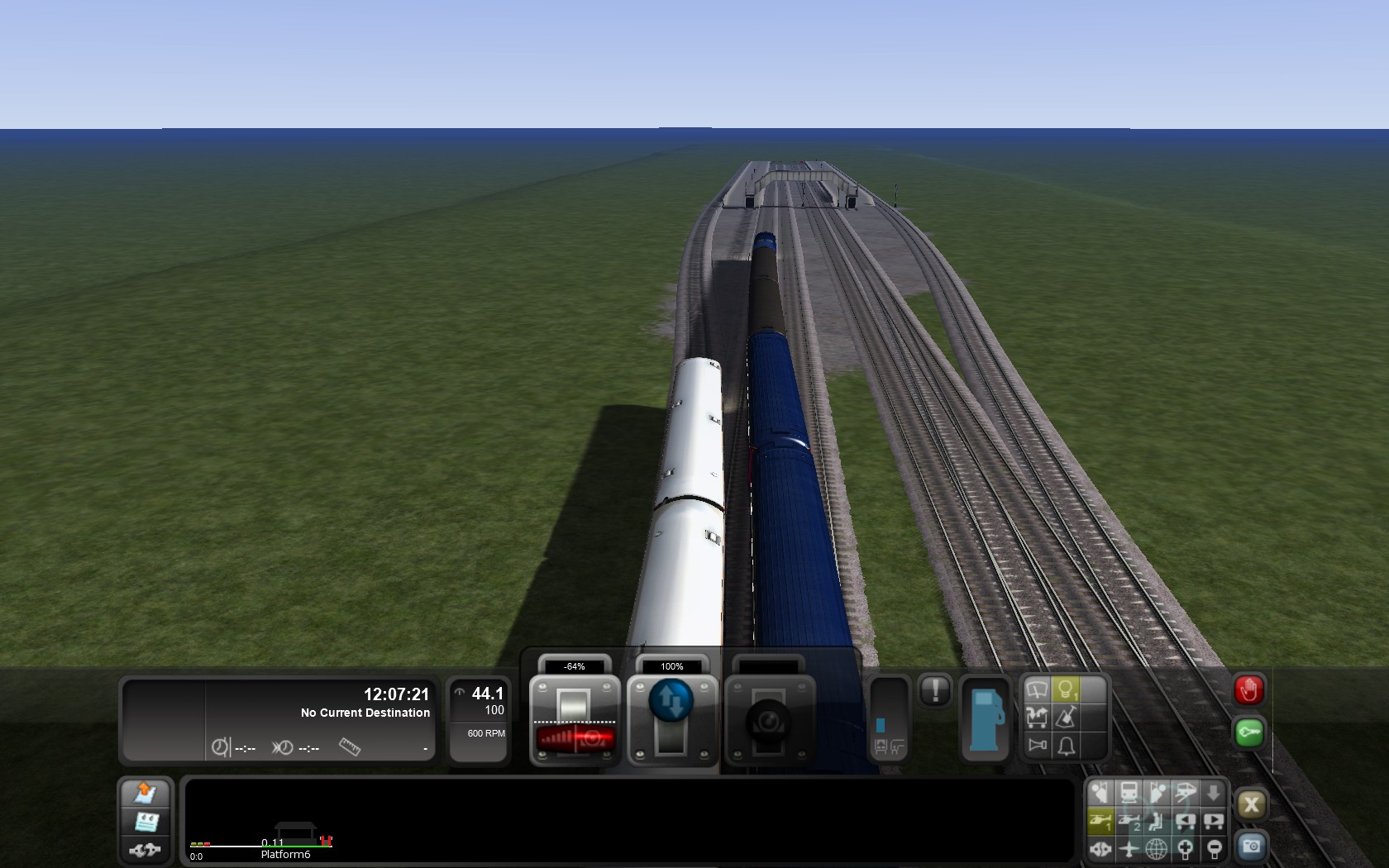Click the shovel stoking icon

(x=1066, y=717)
